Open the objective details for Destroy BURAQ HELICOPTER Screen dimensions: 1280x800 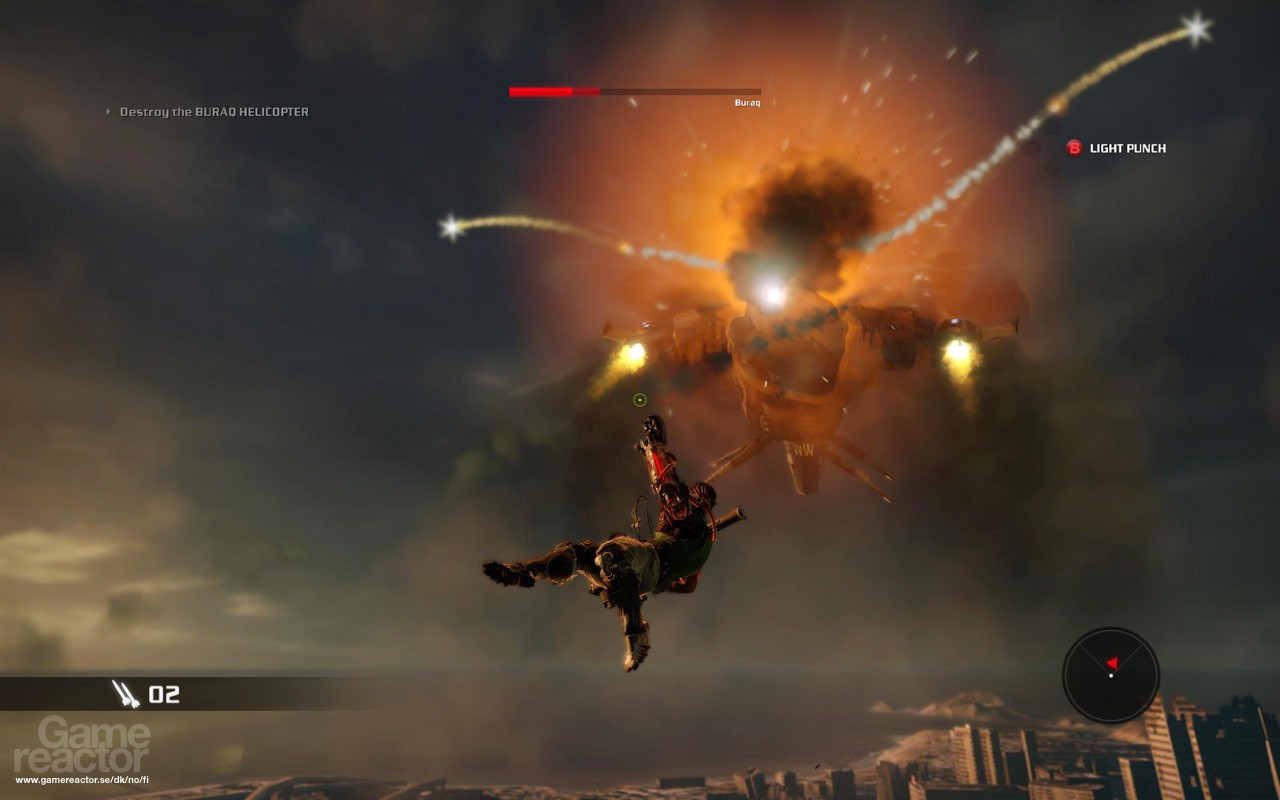(215, 112)
